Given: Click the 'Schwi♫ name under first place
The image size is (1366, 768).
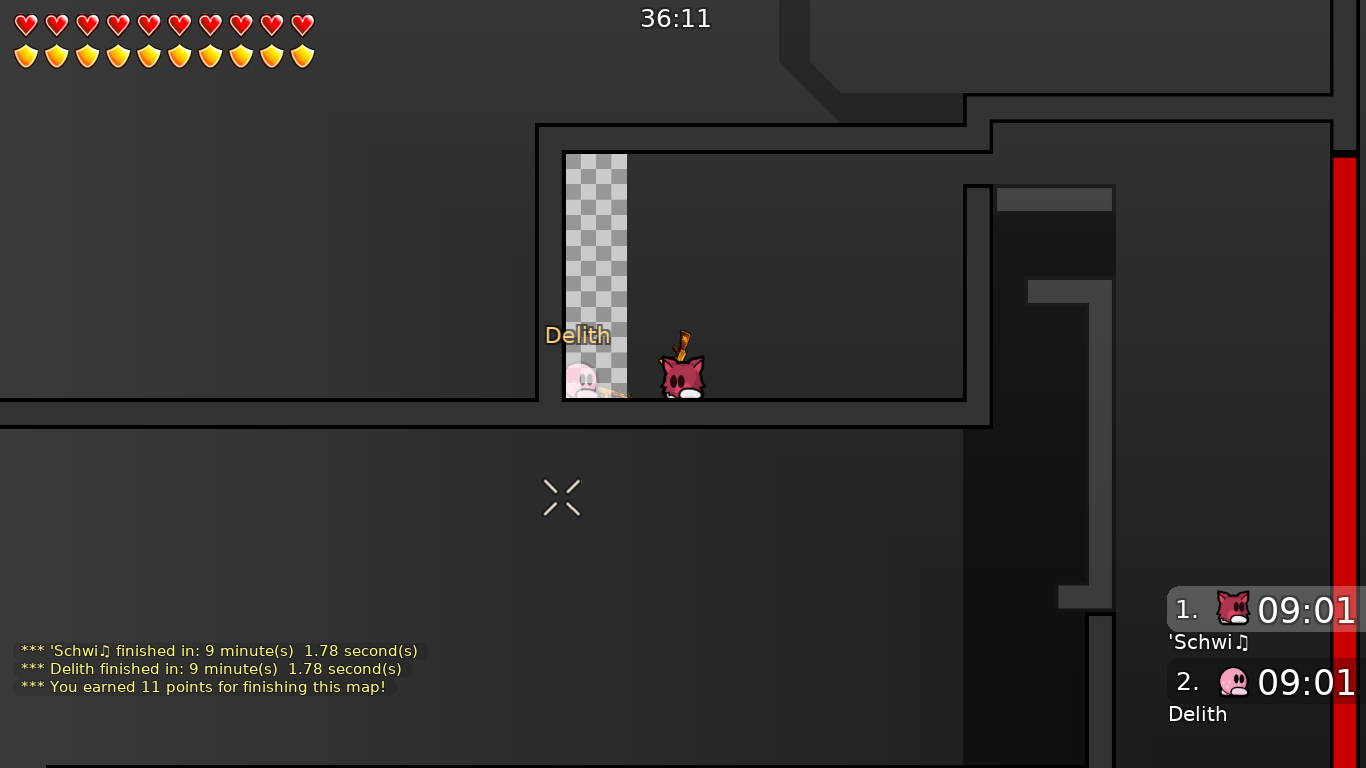Looking at the screenshot, I should tap(1207, 643).
